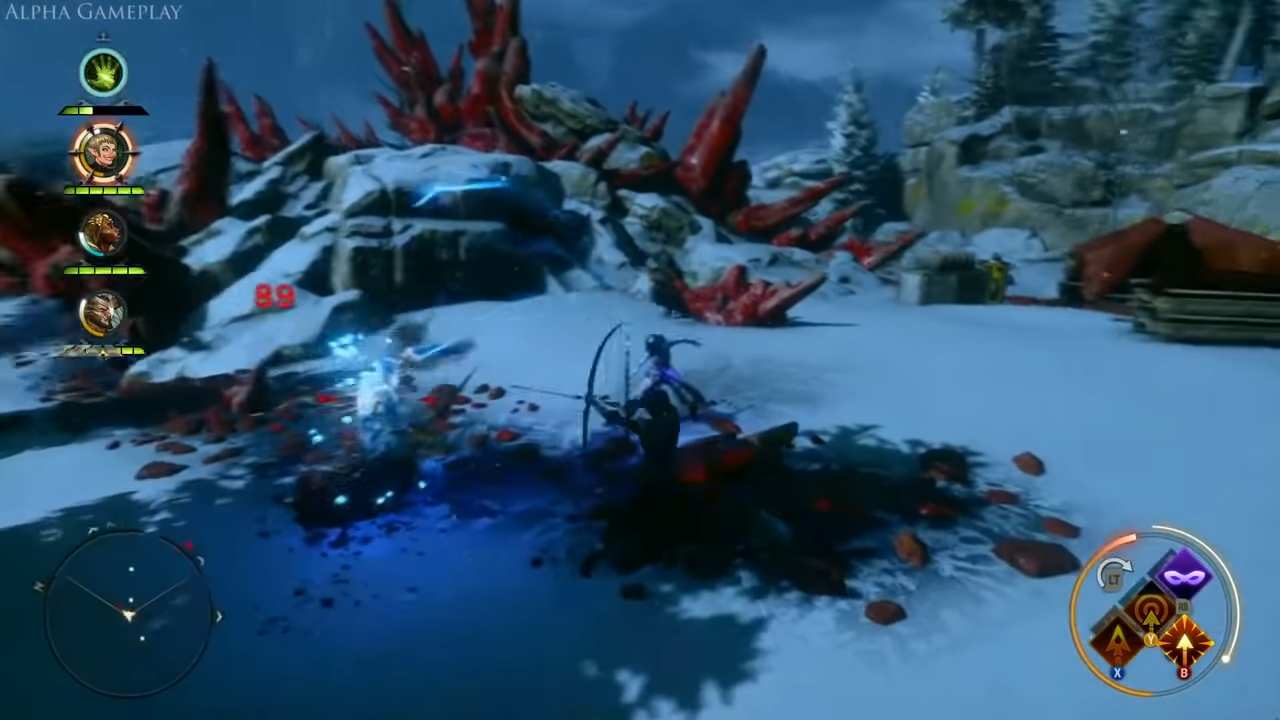Select the highlighted active party member slot

[x=104, y=150]
